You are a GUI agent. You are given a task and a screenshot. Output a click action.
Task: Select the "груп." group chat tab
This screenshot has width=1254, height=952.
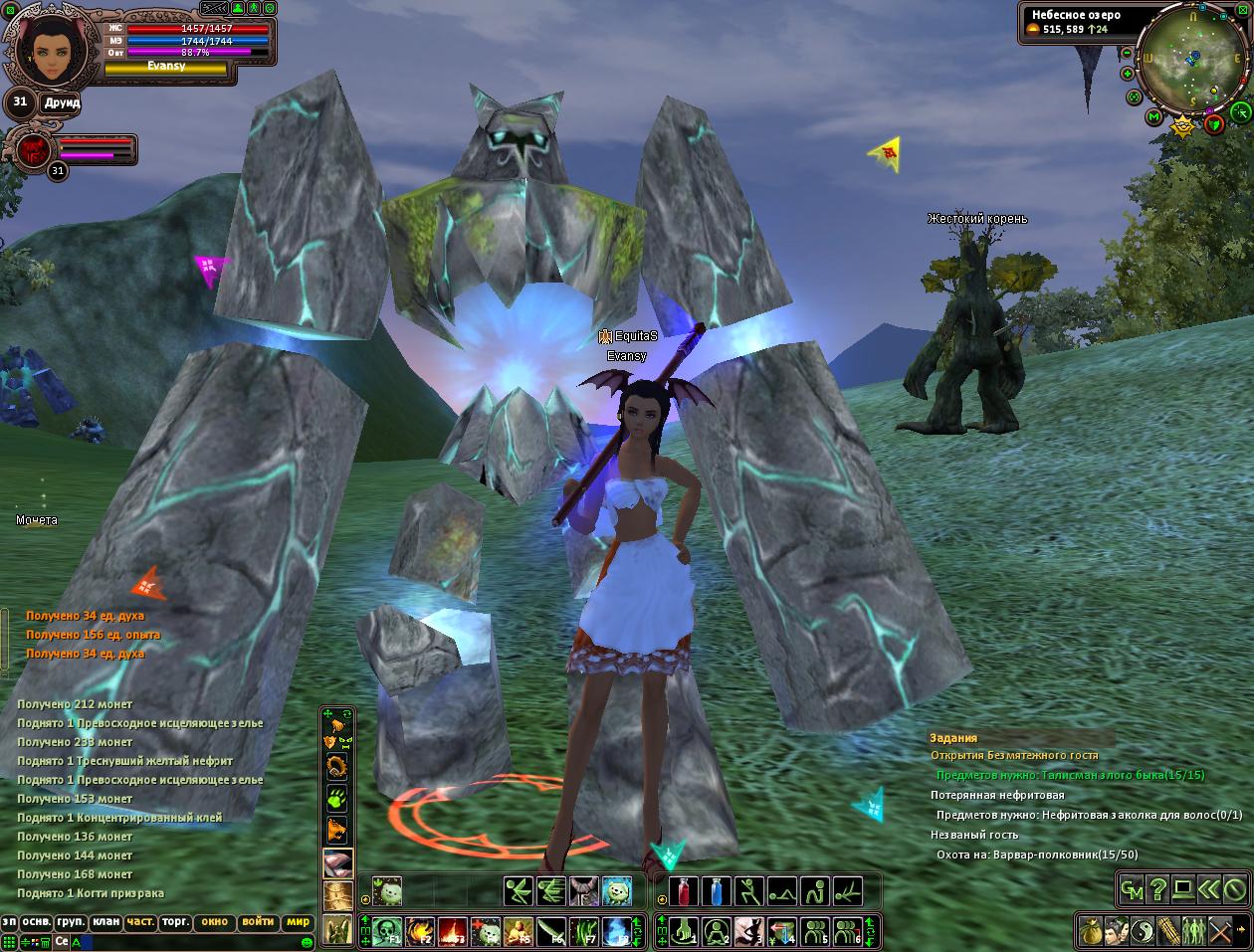70,922
